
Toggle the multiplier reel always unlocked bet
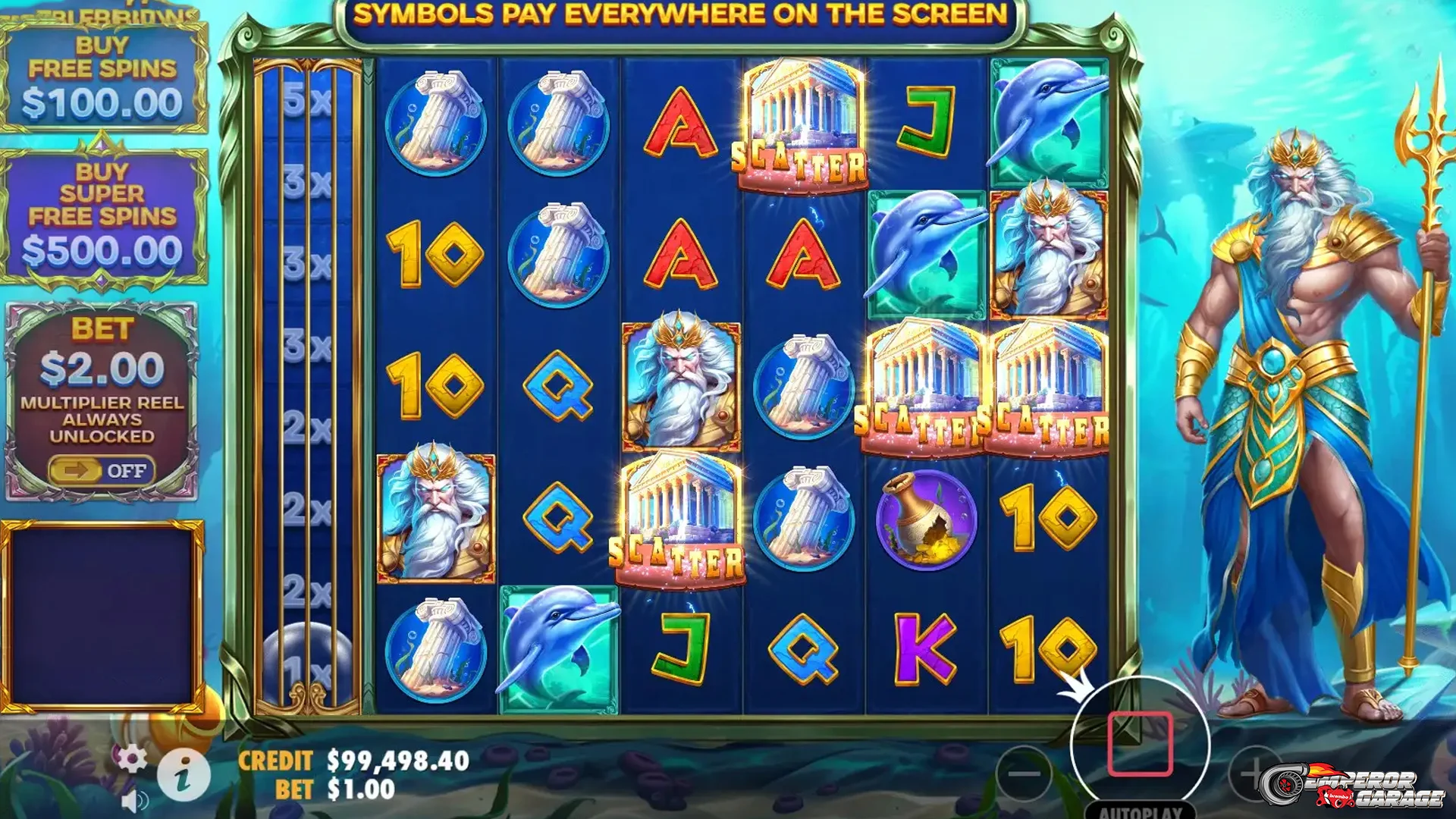(x=102, y=471)
